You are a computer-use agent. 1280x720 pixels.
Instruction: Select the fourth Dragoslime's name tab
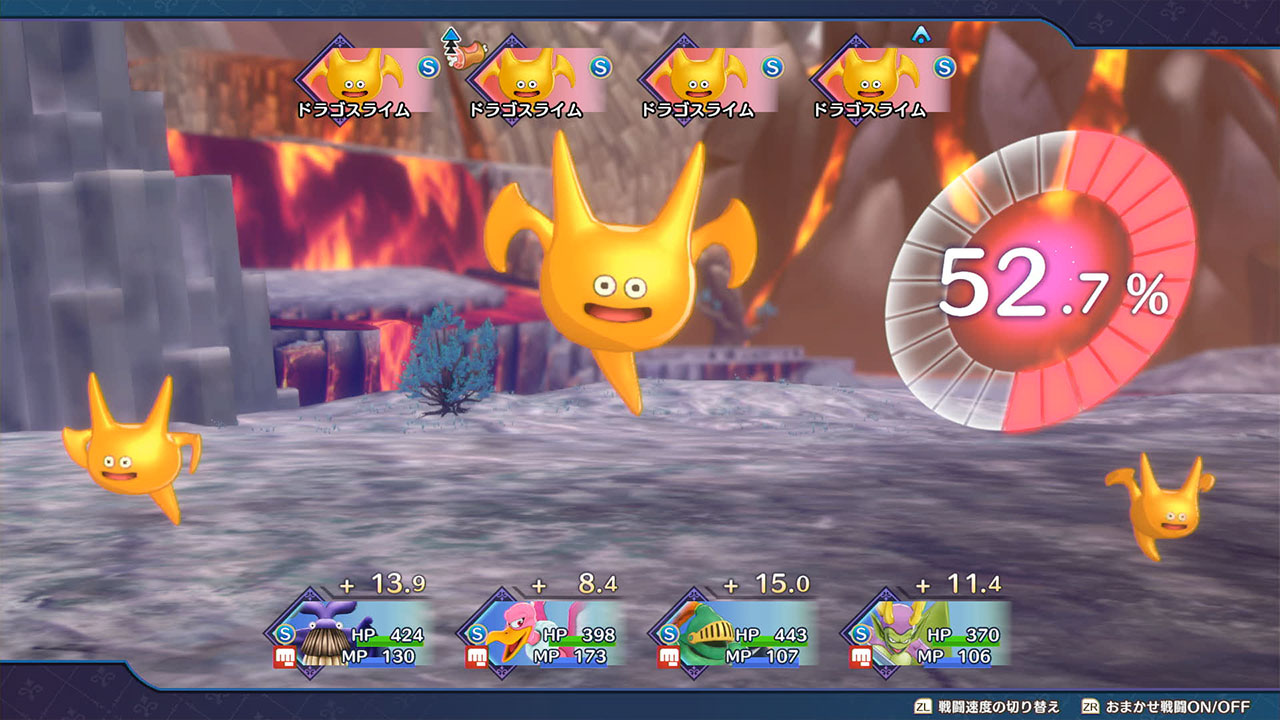point(870,110)
